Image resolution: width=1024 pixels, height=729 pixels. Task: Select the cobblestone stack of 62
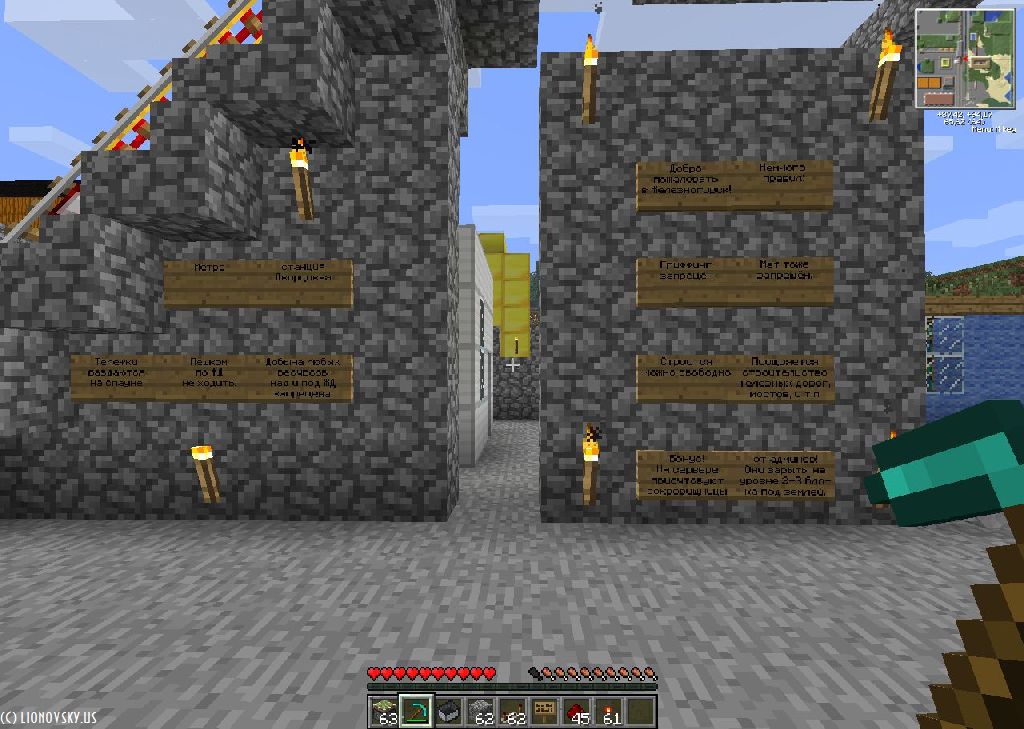tap(481, 711)
